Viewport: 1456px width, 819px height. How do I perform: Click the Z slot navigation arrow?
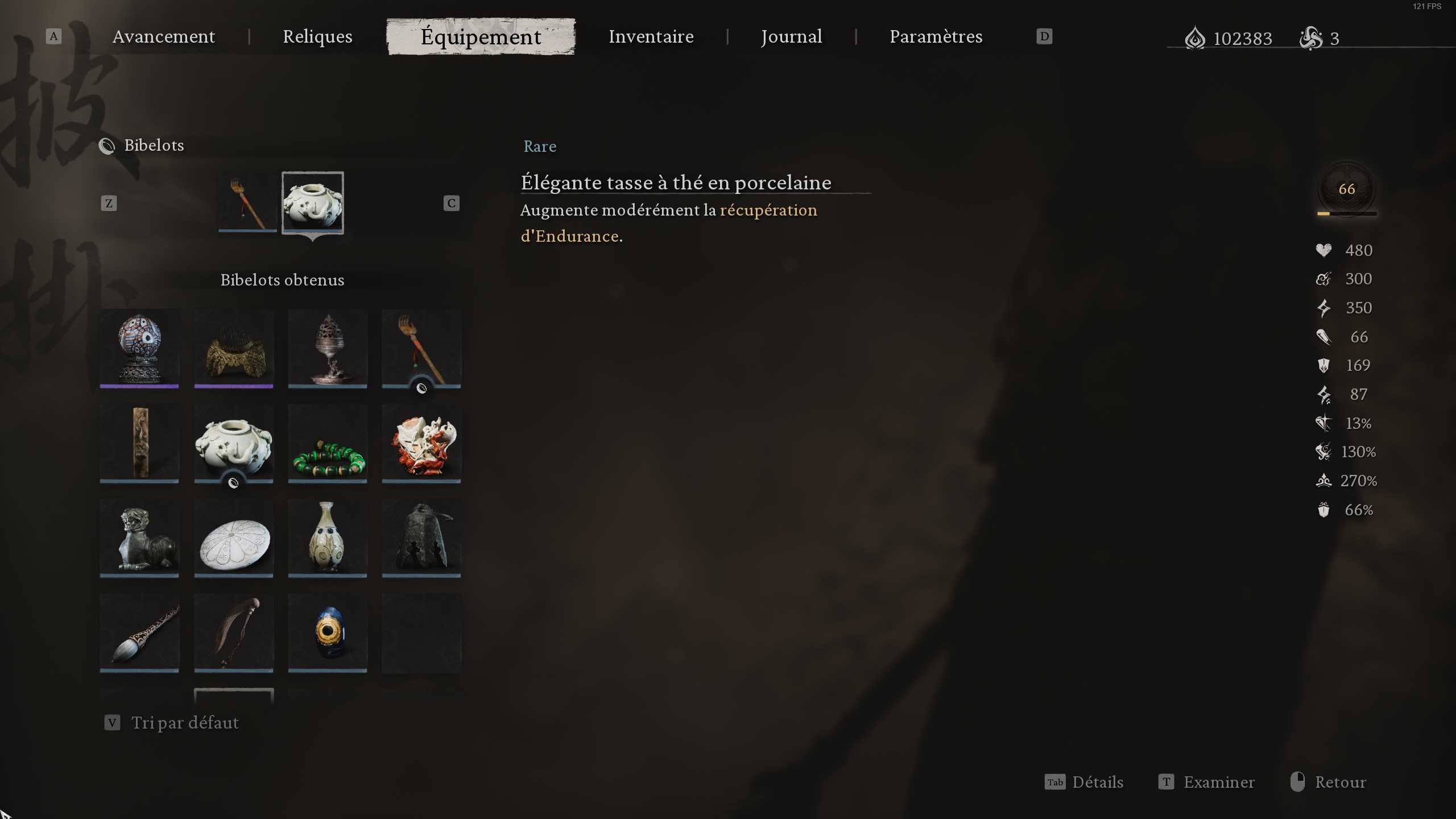[x=109, y=203]
